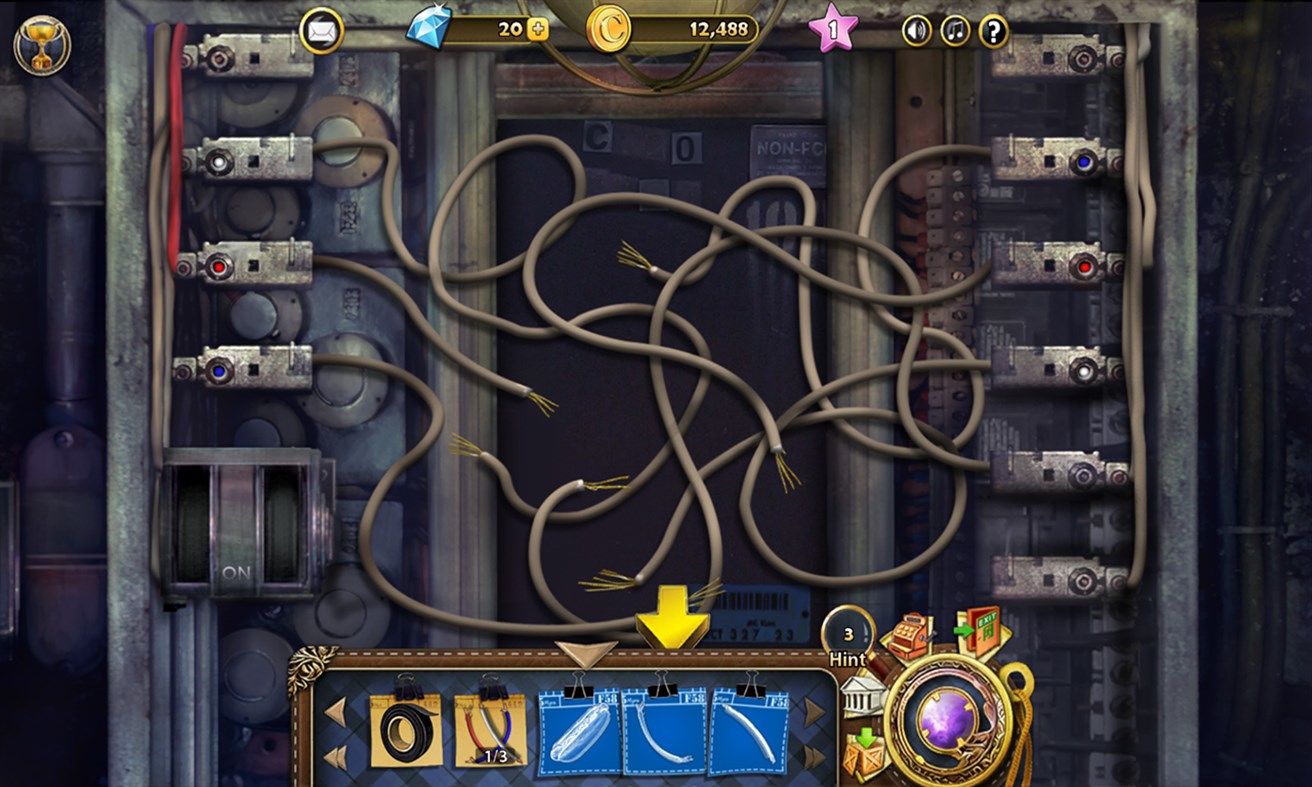Click the plus button to buy diamonds
Image resolution: width=1312 pixels, height=787 pixels.
click(x=540, y=30)
